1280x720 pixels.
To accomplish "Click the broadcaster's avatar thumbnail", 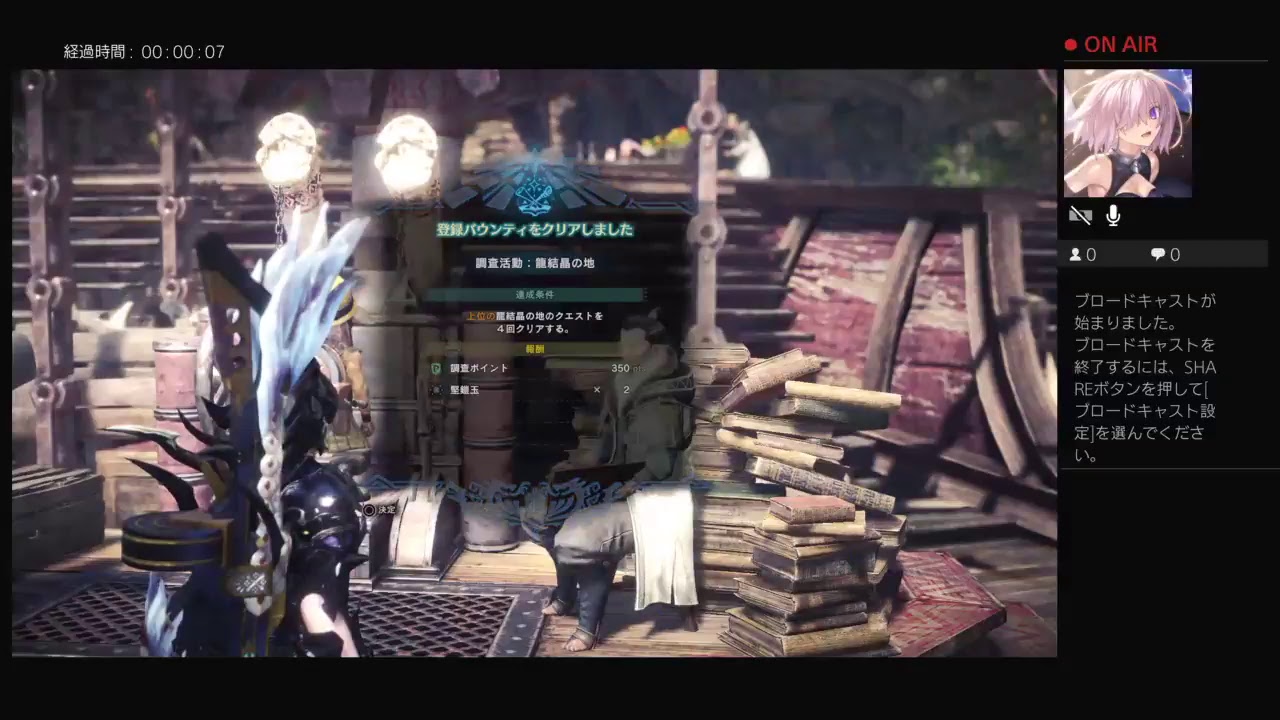I will pyautogui.click(x=1127, y=133).
